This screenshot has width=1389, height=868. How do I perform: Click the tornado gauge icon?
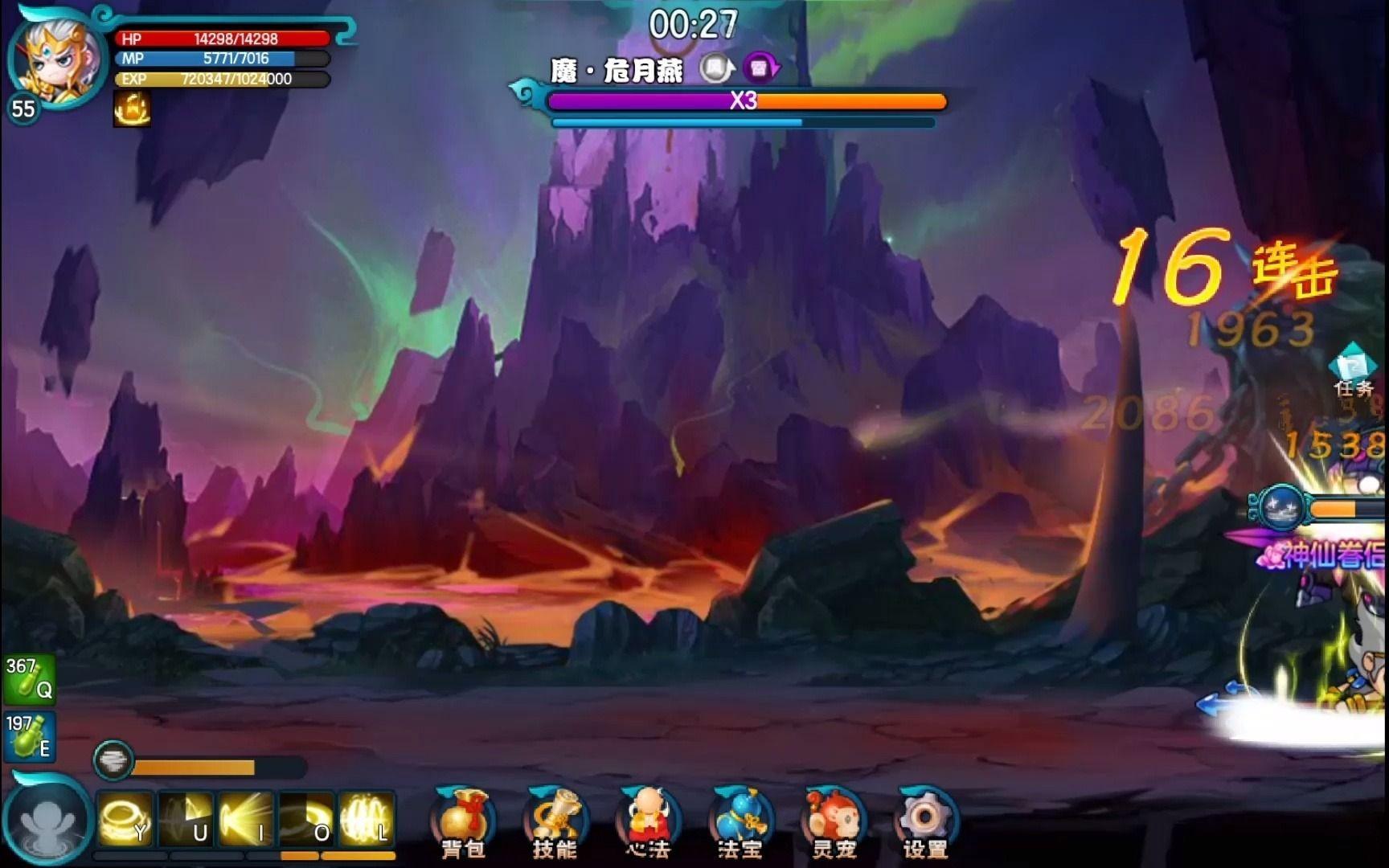tap(113, 759)
